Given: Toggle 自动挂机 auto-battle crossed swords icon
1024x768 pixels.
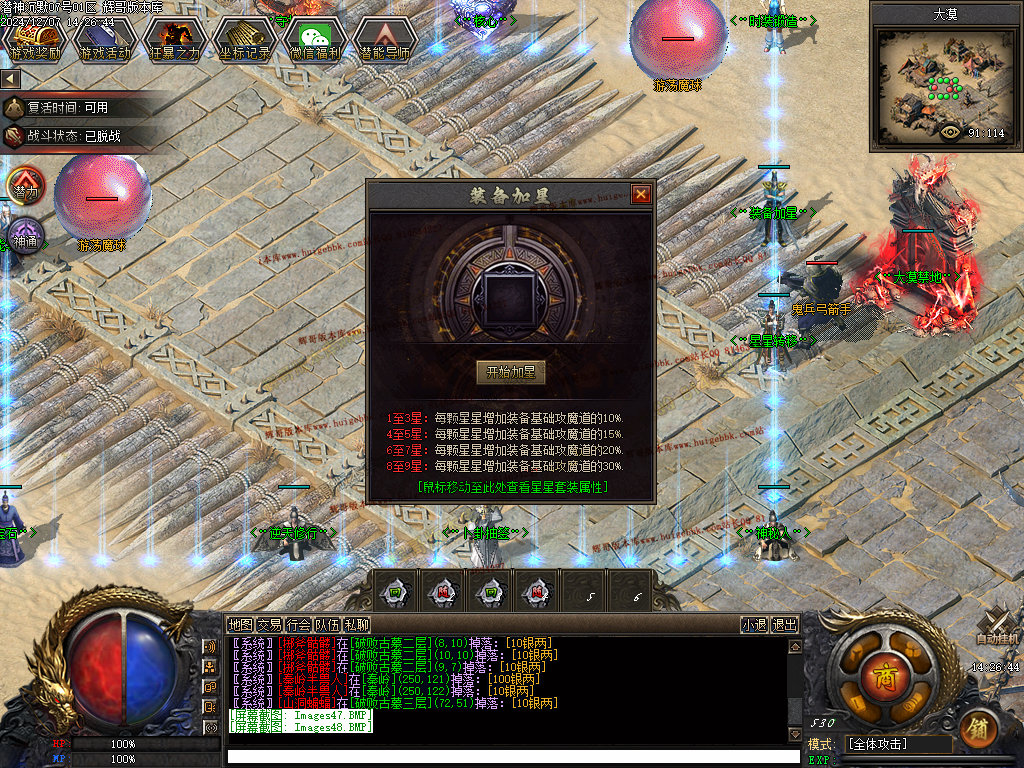Looking at the screenshot, I should pos(997,623).
